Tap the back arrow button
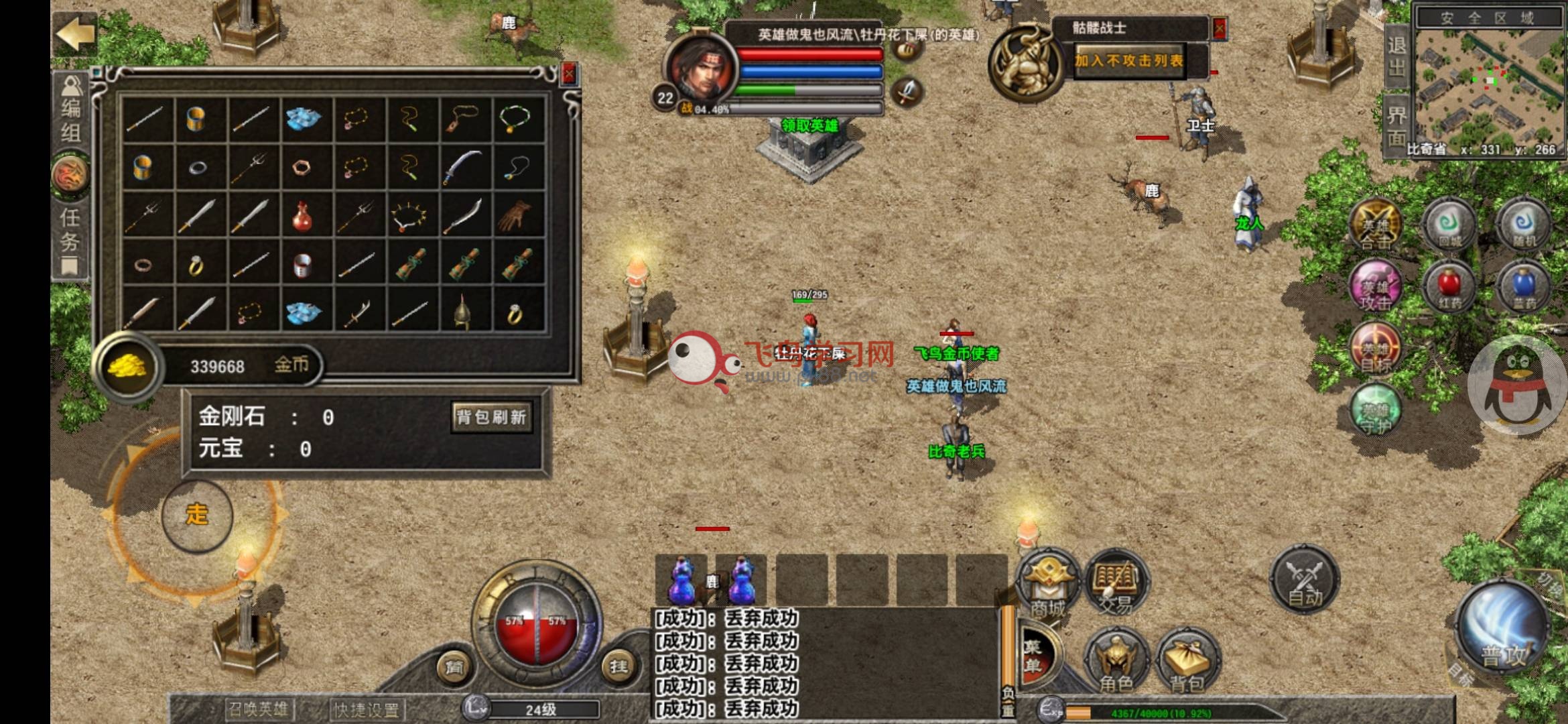The height and width of the screenshot is (724, 1568). point(75,34)
